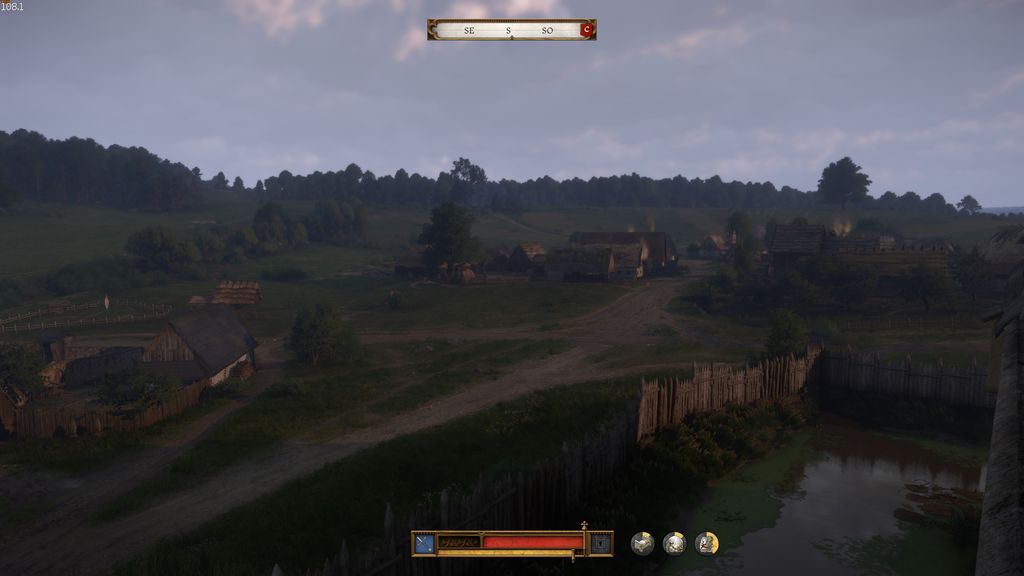Select the red C quest marker on compass
Screen dimensions: 1024x576
pyautogui.click(x=586, y=30)
